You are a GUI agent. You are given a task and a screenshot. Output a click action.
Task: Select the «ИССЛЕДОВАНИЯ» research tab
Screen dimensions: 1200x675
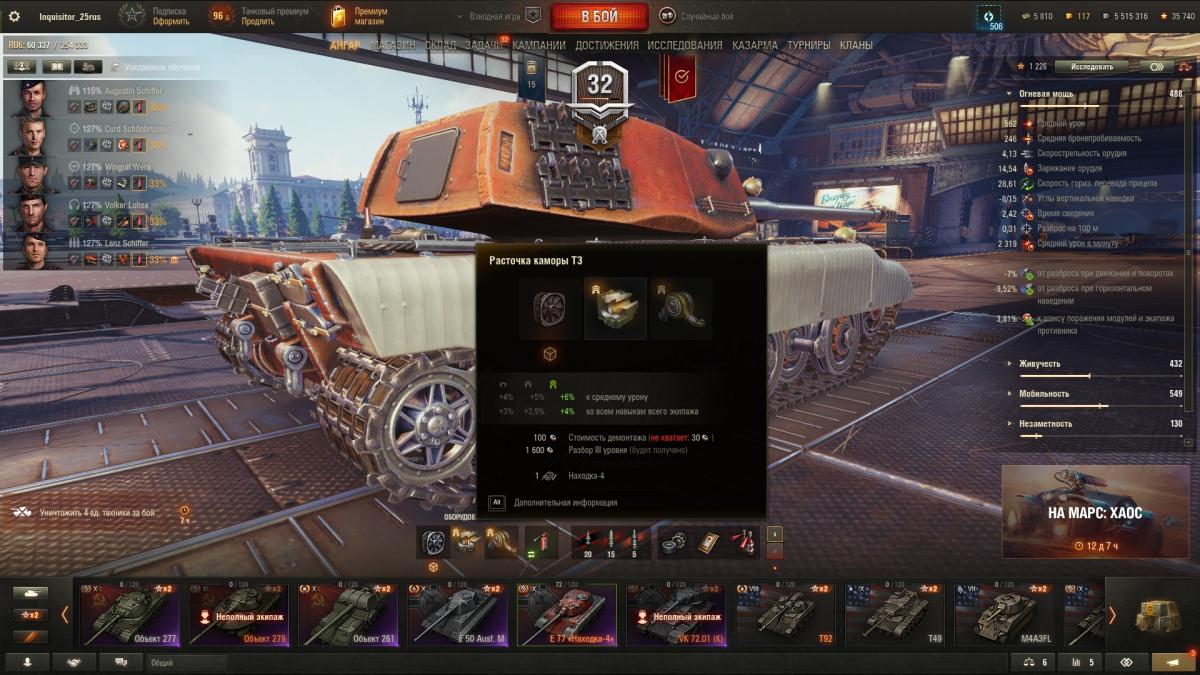coord(684,45)
